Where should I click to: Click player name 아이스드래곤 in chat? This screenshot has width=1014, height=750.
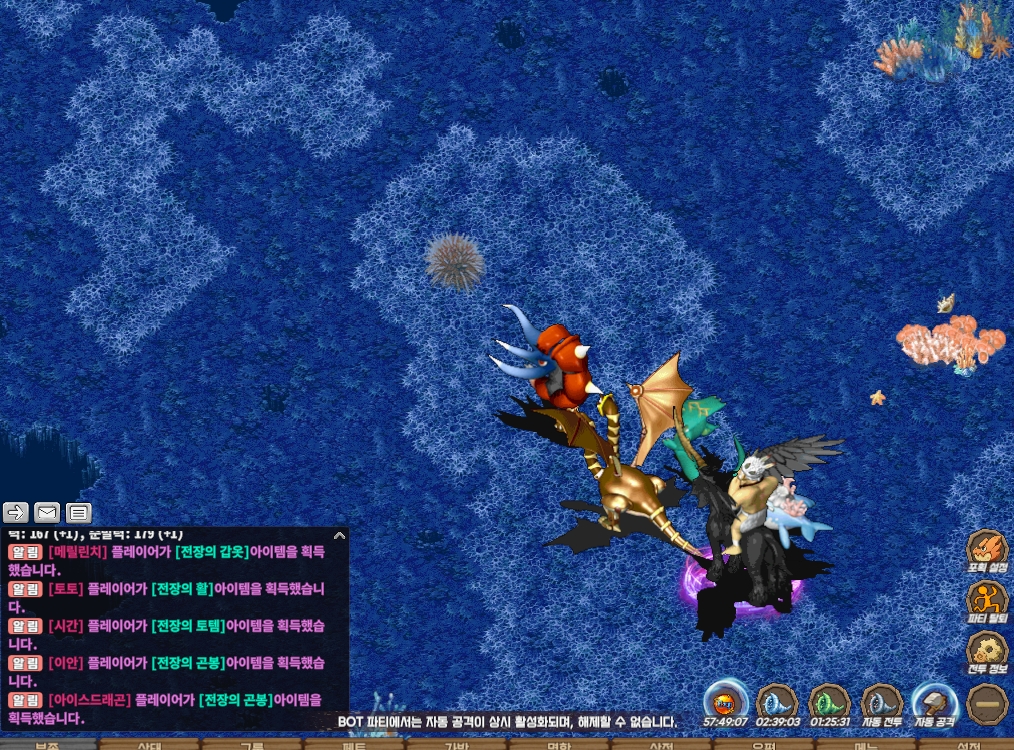[x=88, y=699]
